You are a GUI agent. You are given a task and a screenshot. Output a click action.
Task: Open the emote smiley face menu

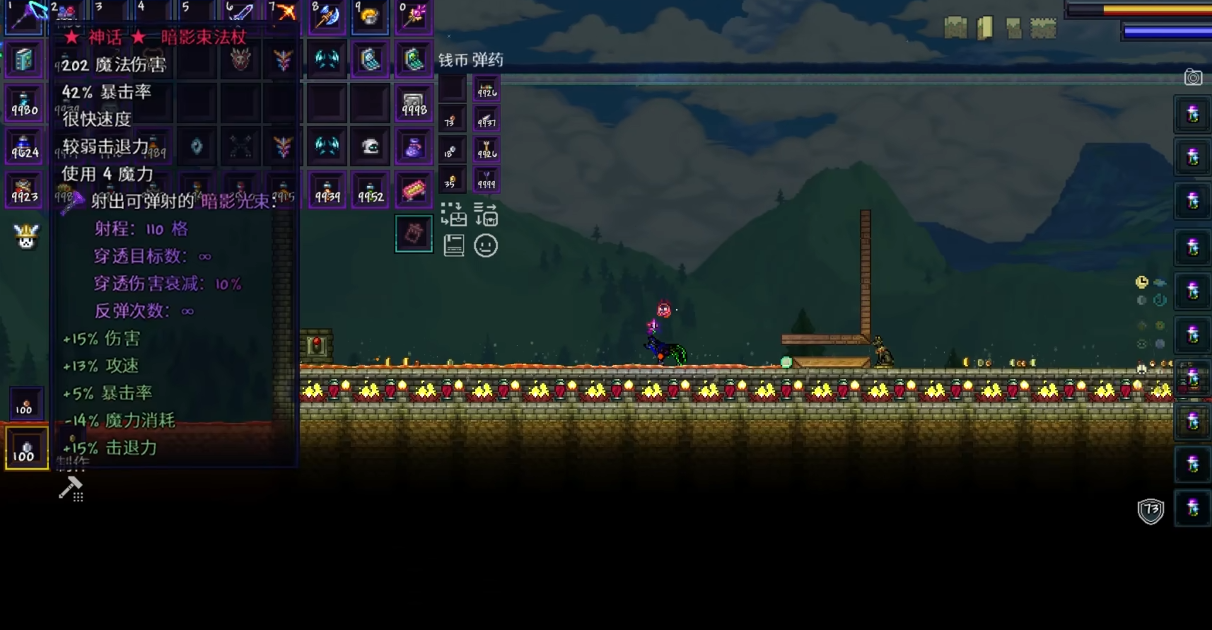[x=486, y=245]
